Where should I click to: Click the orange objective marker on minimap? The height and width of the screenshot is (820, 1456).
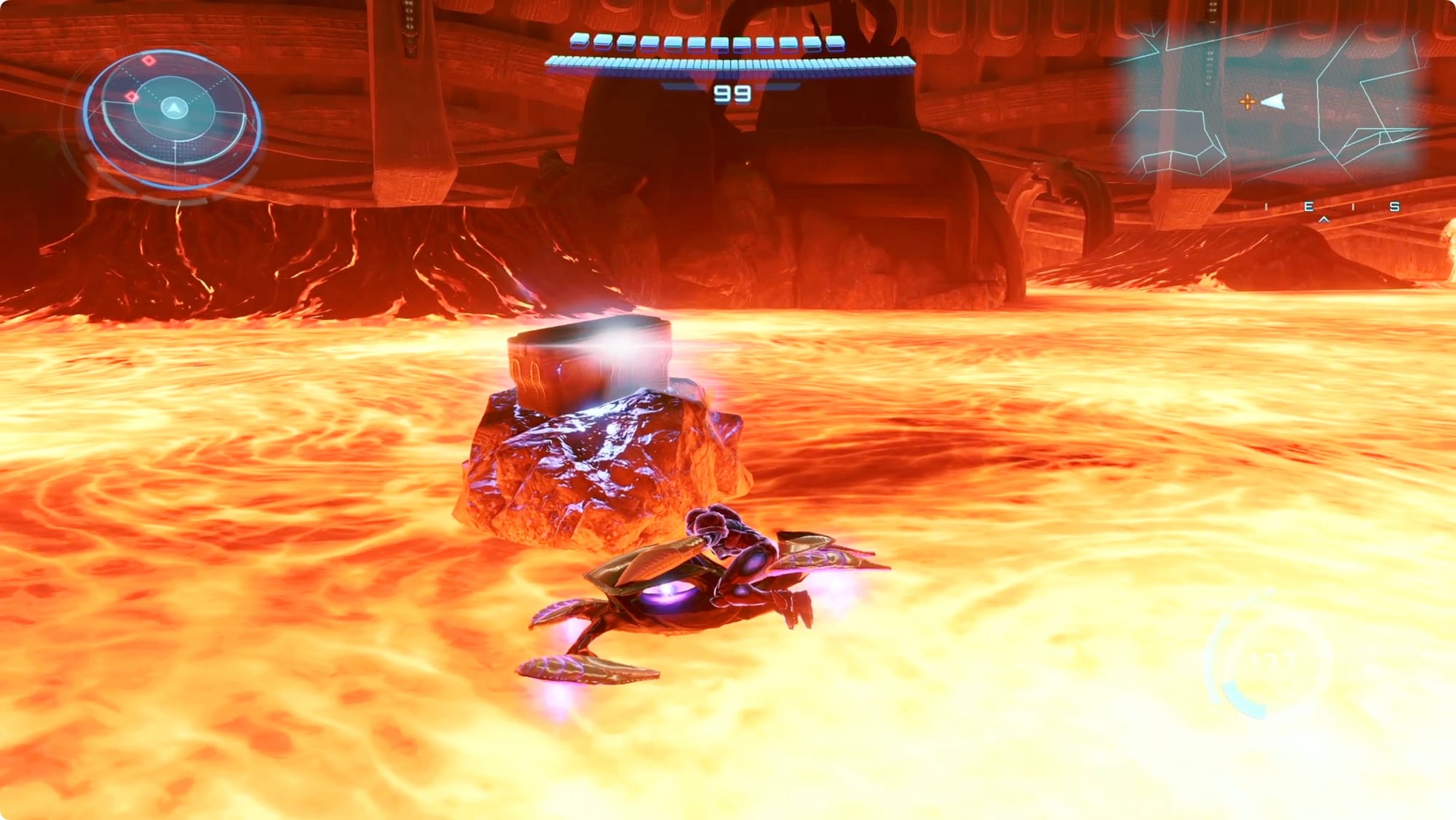(x=1247, y=102)
